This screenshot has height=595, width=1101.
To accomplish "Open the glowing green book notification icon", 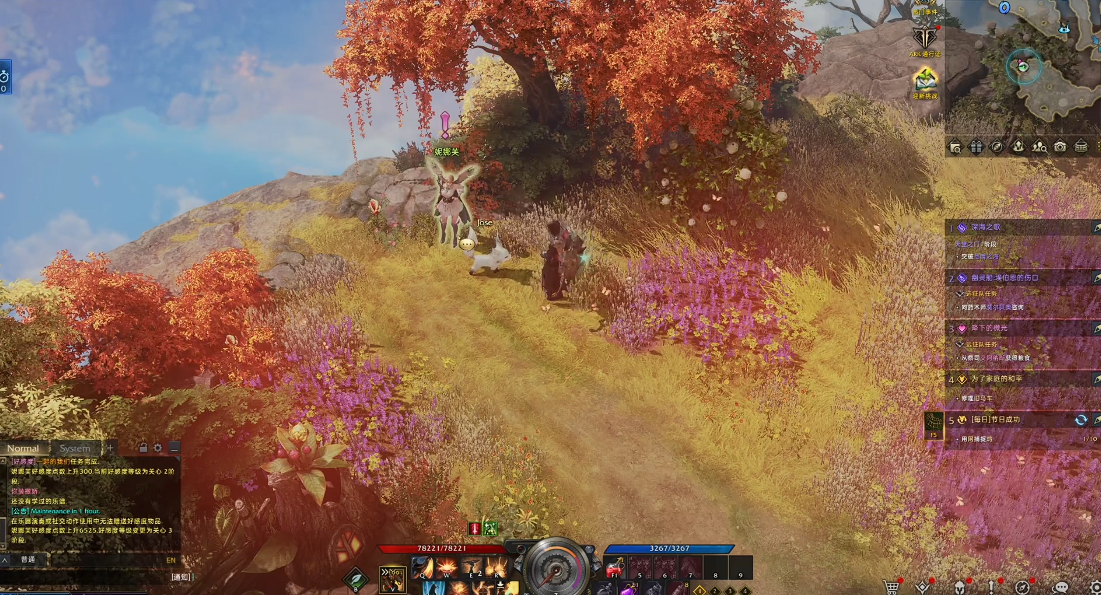I will (926, 78).
